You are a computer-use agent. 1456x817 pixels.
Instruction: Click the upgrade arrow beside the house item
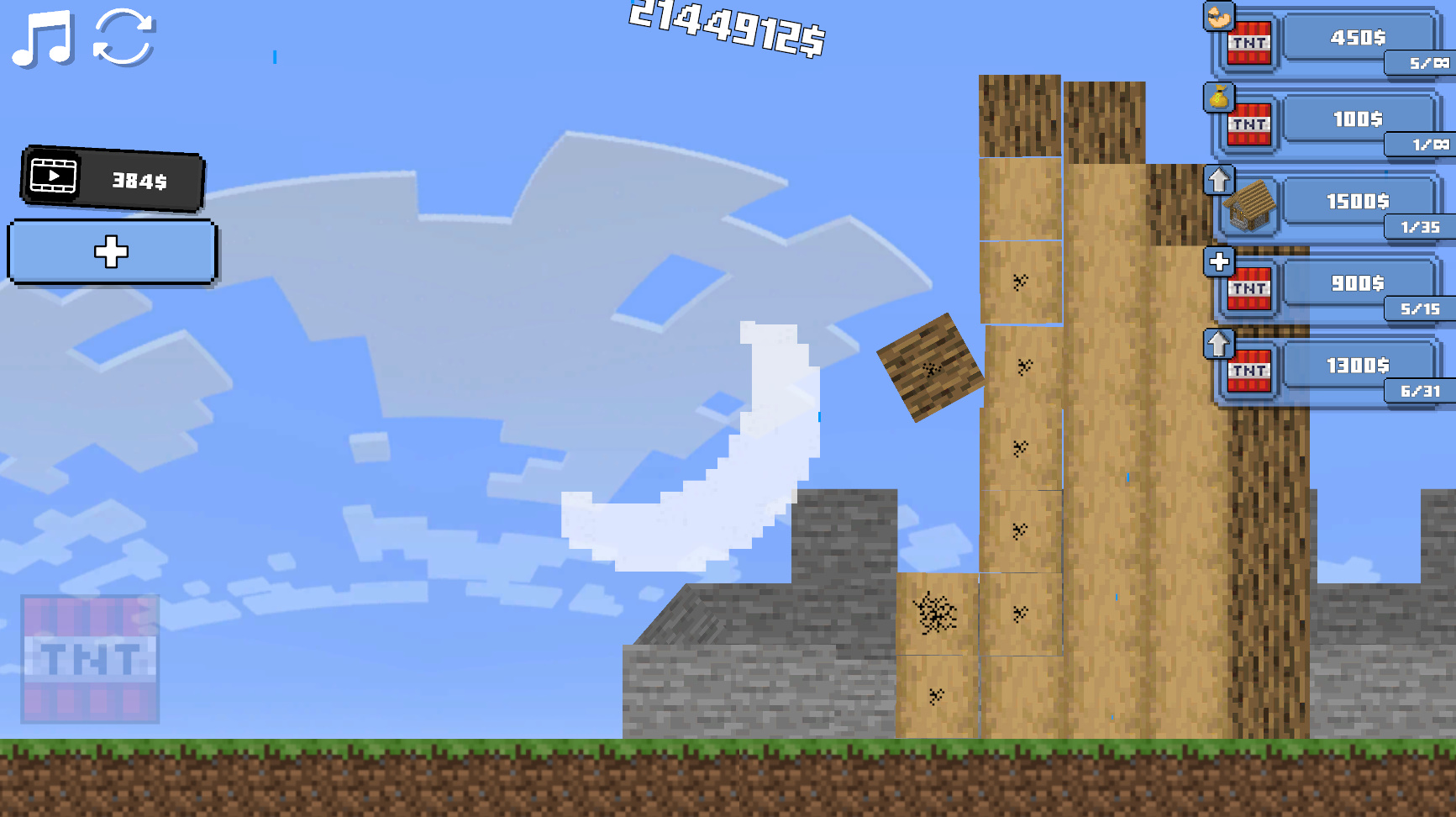coord(1220,178)
